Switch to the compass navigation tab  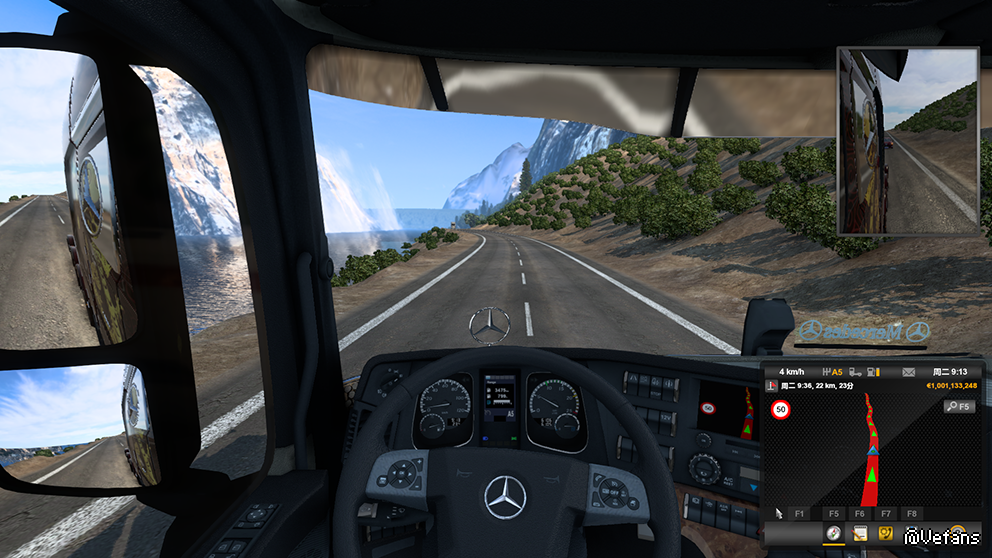click(x=832, y=535)
